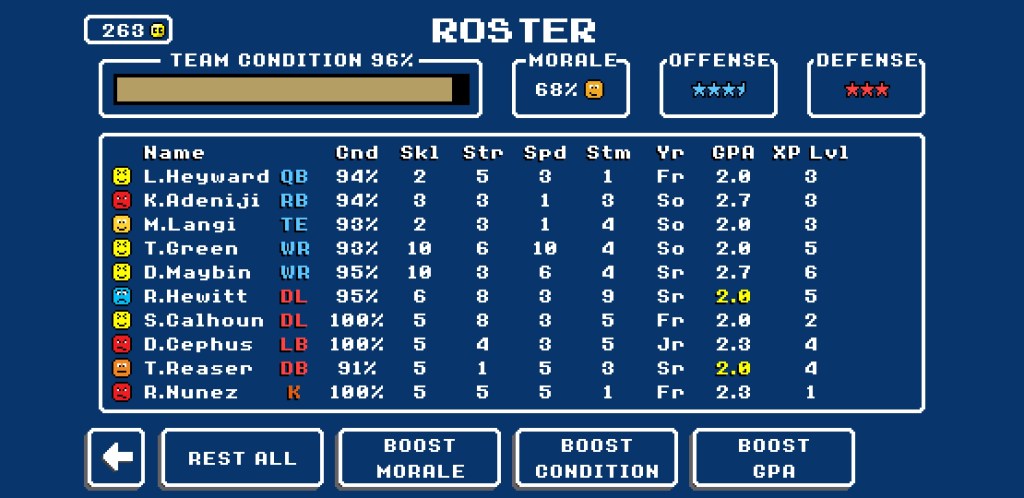Select defensive back T.Reaser
Viewport: 1024px width, 498px height.
coord(197,369)
